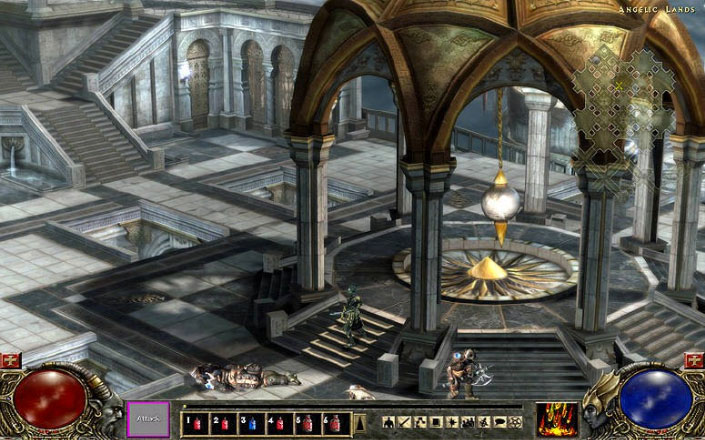Open the group of figures party icon
Image resolution: width=705 pixels, height=440 pixels.
468,422
